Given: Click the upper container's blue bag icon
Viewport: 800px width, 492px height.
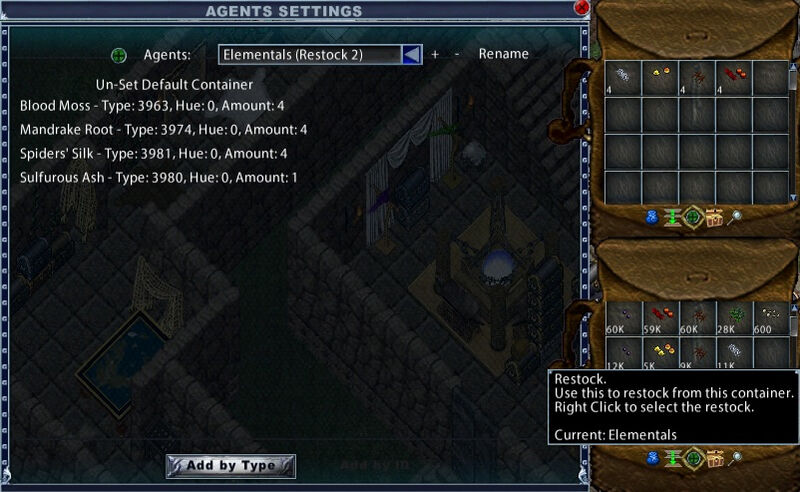Looking at the screenshot, I should (651, 217).
